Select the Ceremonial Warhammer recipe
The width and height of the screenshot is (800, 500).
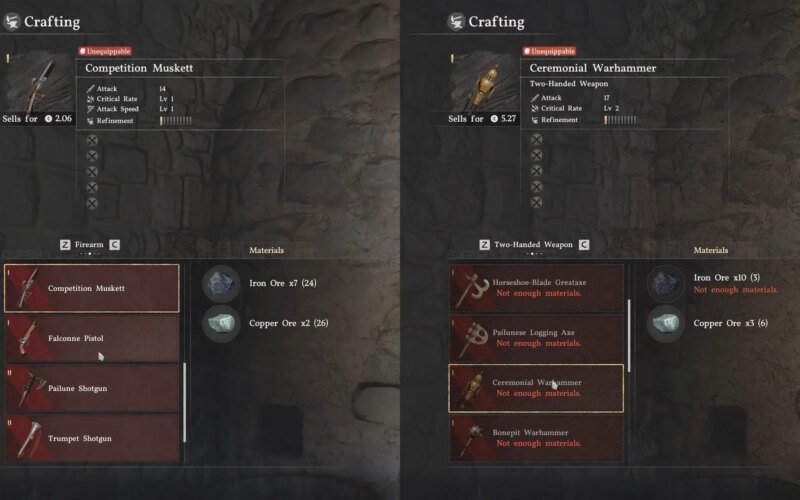(x=536, y=388)
